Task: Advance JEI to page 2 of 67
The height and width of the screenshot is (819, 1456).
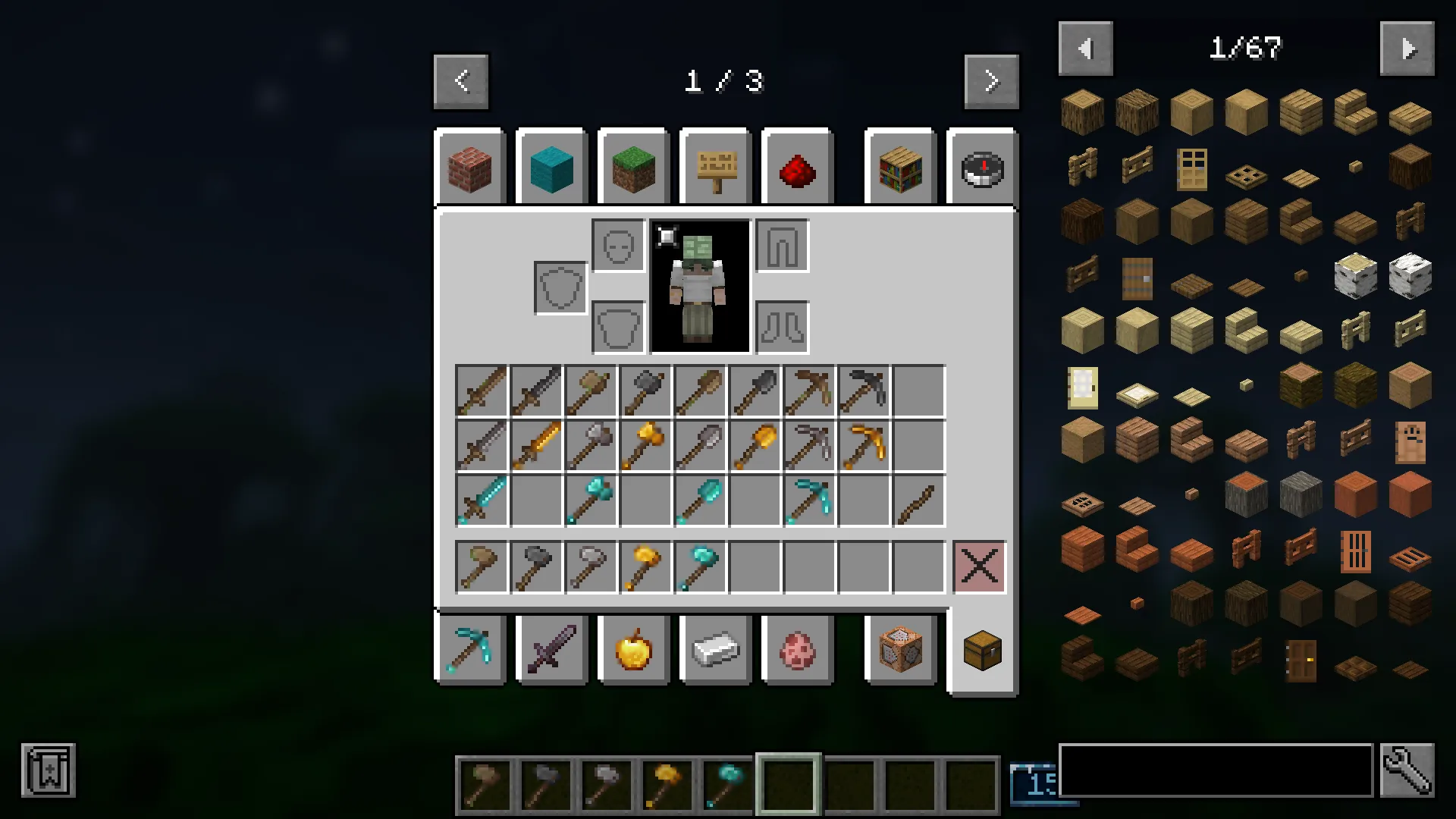Action: pos(1407,49)
